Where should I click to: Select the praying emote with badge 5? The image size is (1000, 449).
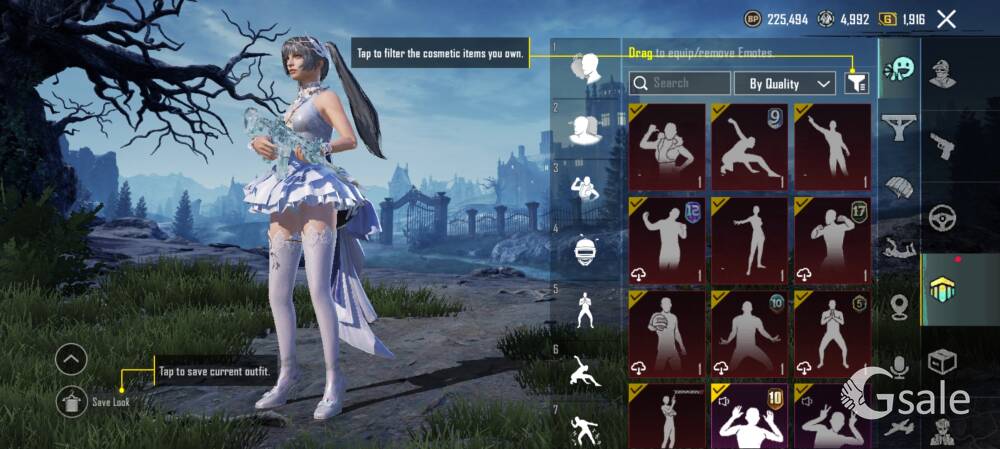(x=832, y=334)
